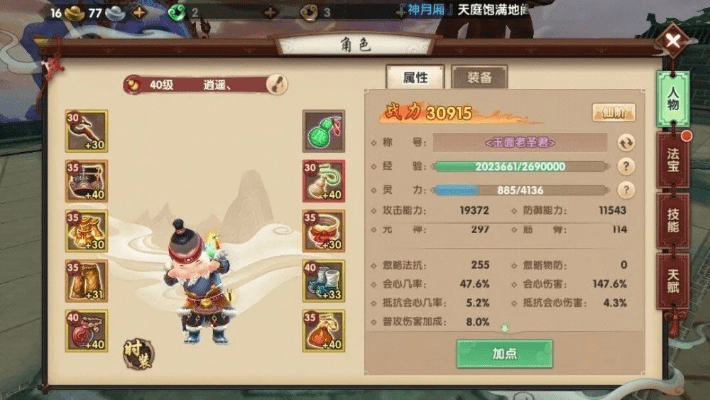Select the boots equipment slot
Image resolution: width=710 pixels, height=400 pixels.
[323, 281]
